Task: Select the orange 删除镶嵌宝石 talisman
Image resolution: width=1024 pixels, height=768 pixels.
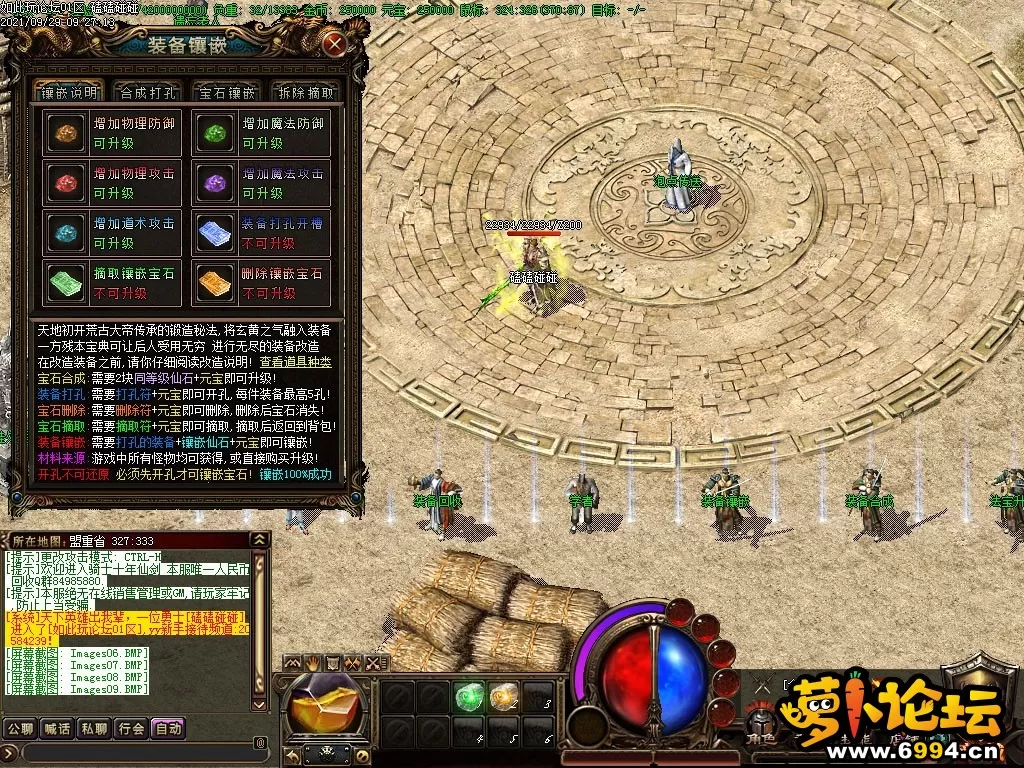Action: click(215, 283)
